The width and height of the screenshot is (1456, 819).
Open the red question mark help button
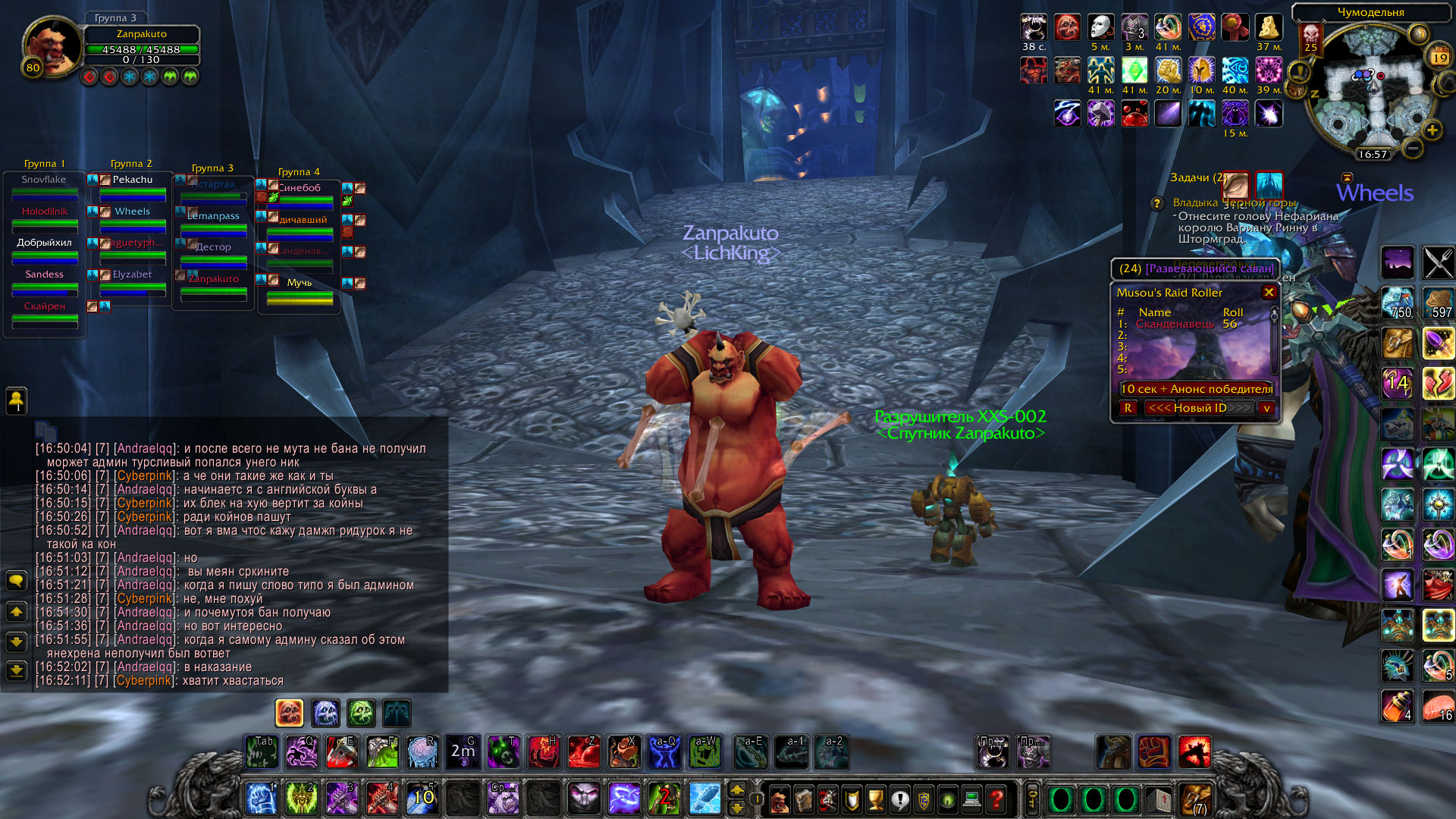(996, 799)
